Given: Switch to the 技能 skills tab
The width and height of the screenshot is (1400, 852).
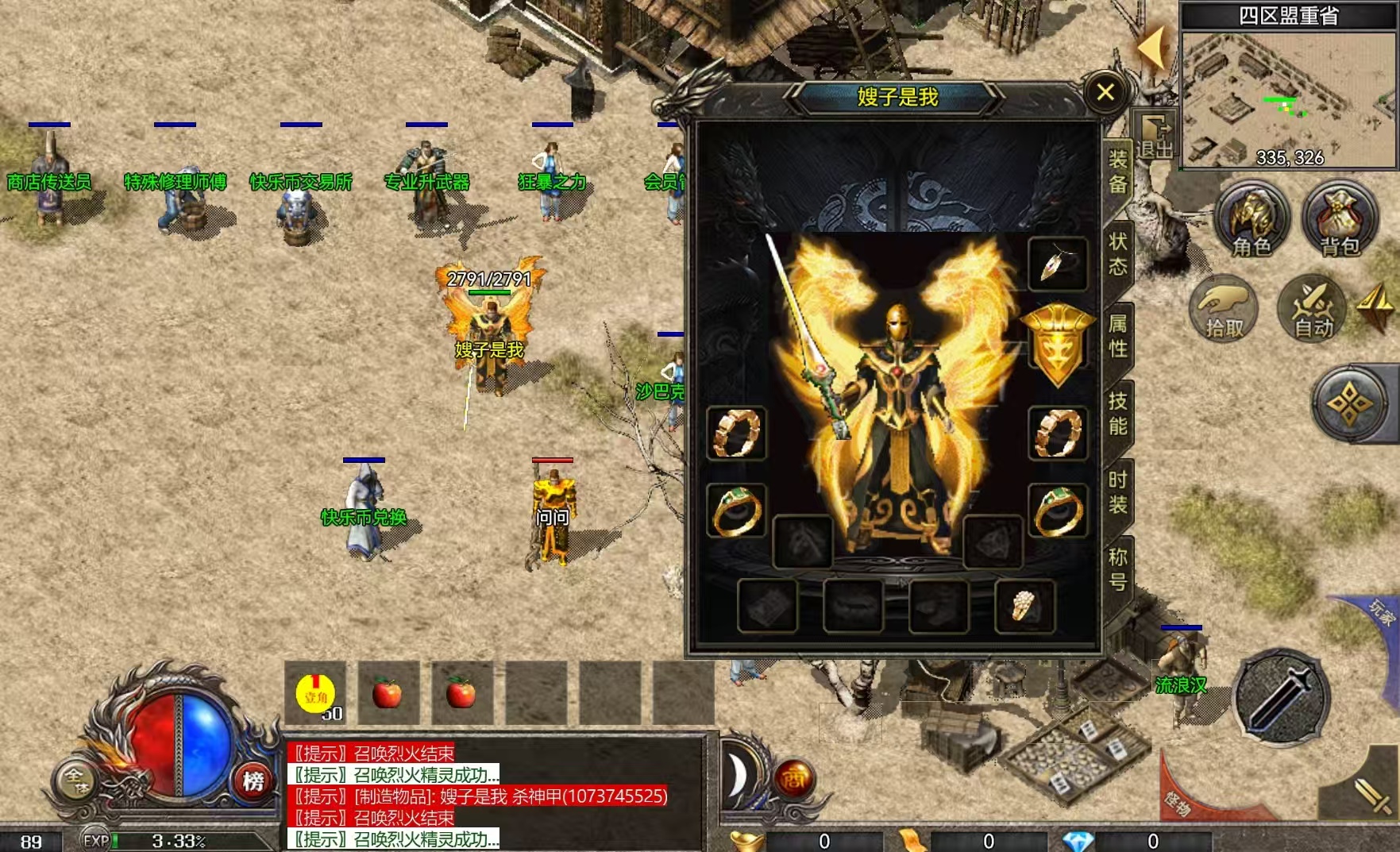Looking at the screenshot, I should click(1118, 414).
